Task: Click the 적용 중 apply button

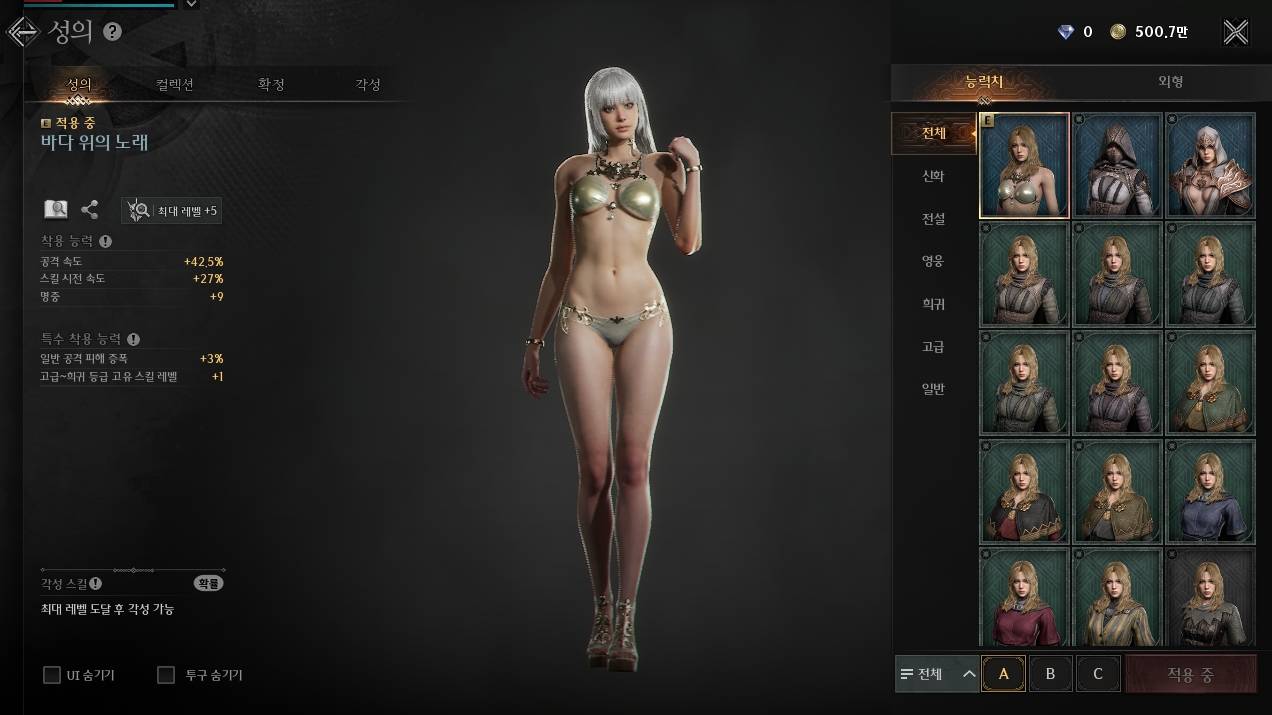Action: click(1190, 674)
